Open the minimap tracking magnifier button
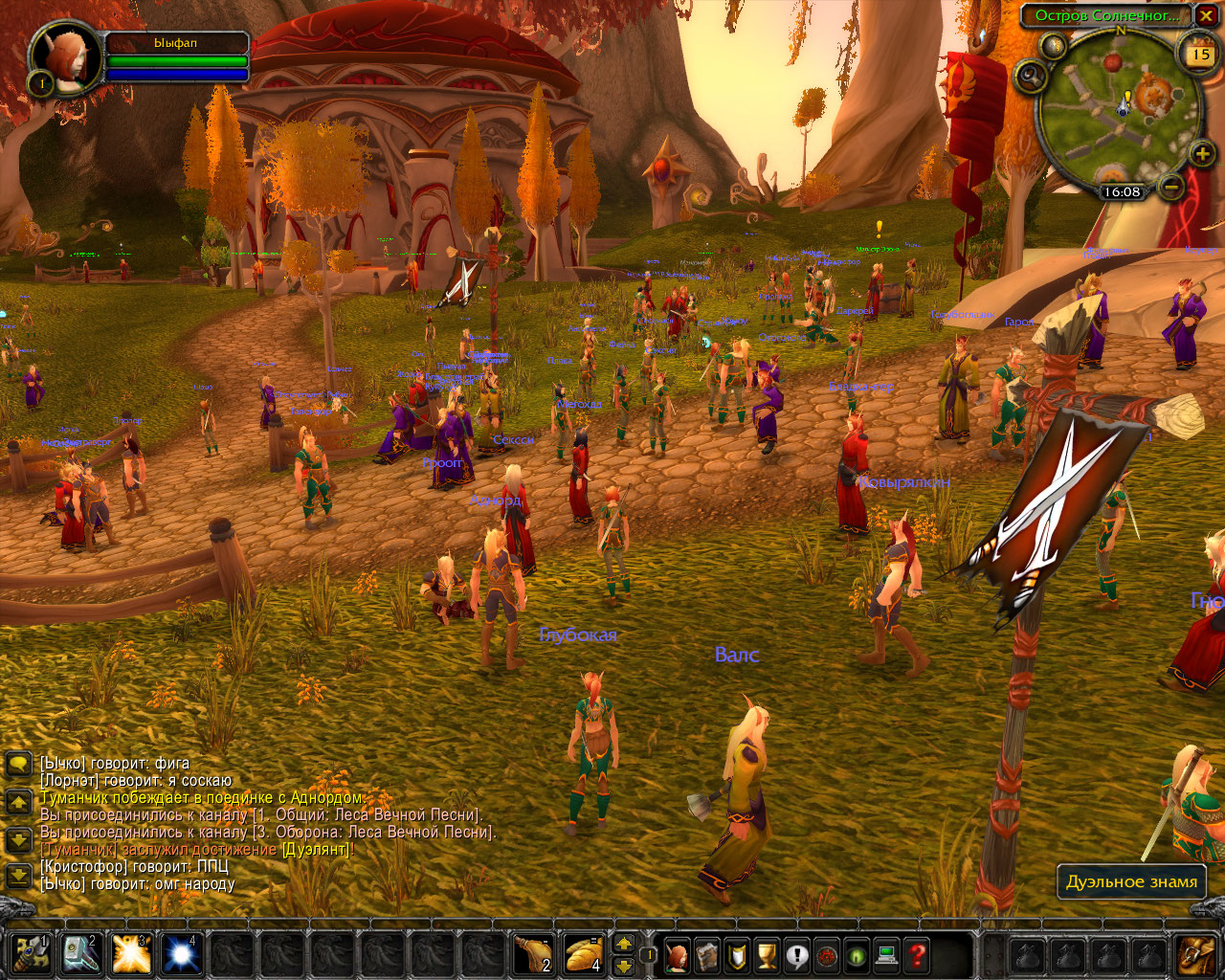This screenshot has width=1225, height=980. point(1031,75)
